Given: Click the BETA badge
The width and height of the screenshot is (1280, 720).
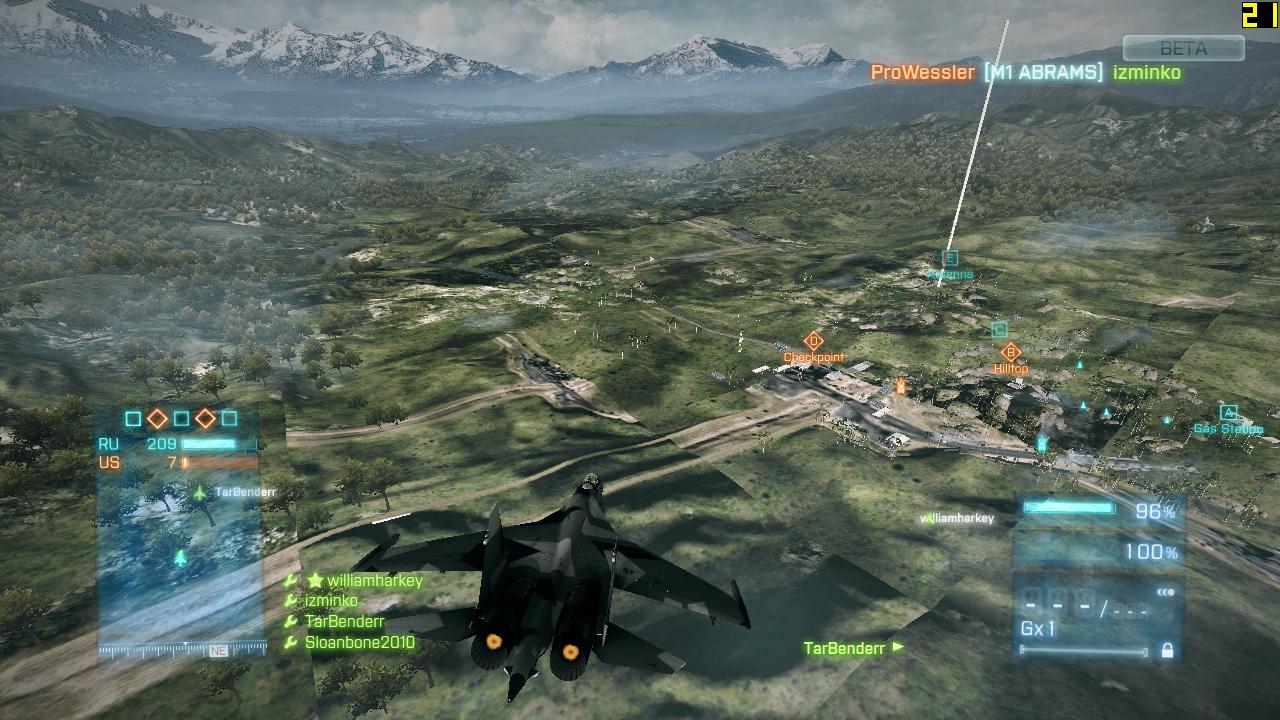Looking at the screenshot, I should pyautogui.click(x=1183, y=48).
